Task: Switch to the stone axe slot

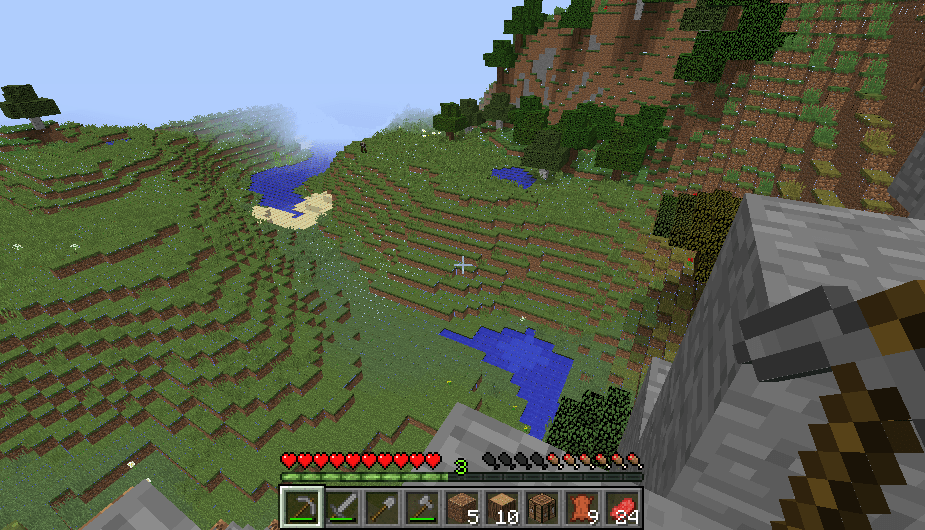Action: tap(421, 507)
